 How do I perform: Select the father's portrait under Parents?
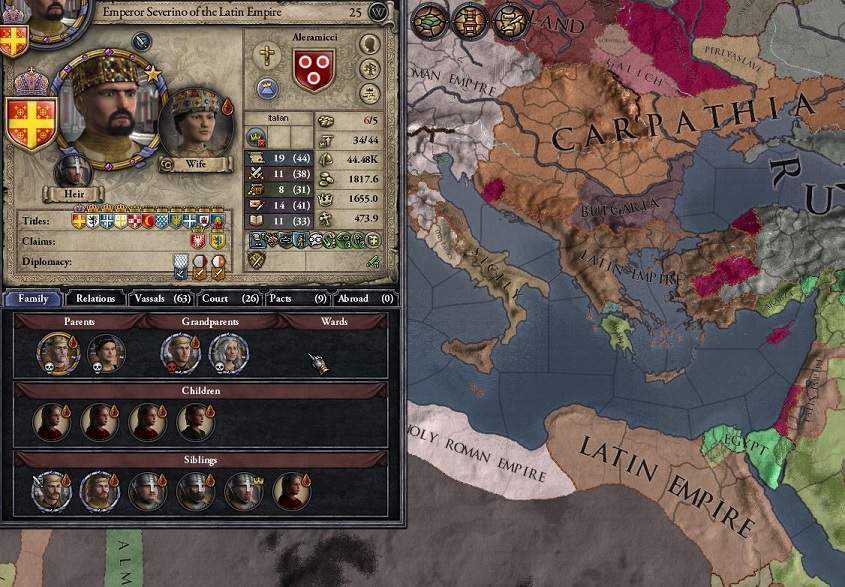coord(57,352)
